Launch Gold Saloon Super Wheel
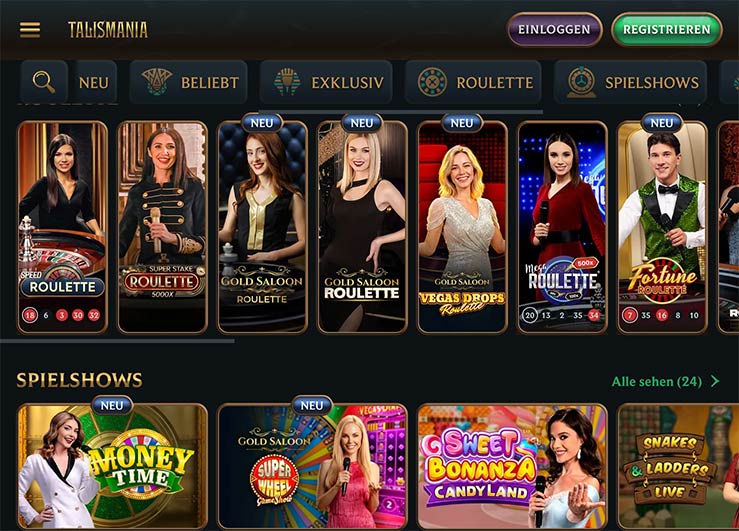Image resolution: width=739 pixels, height=531 pixels. [x=312, y=466]
